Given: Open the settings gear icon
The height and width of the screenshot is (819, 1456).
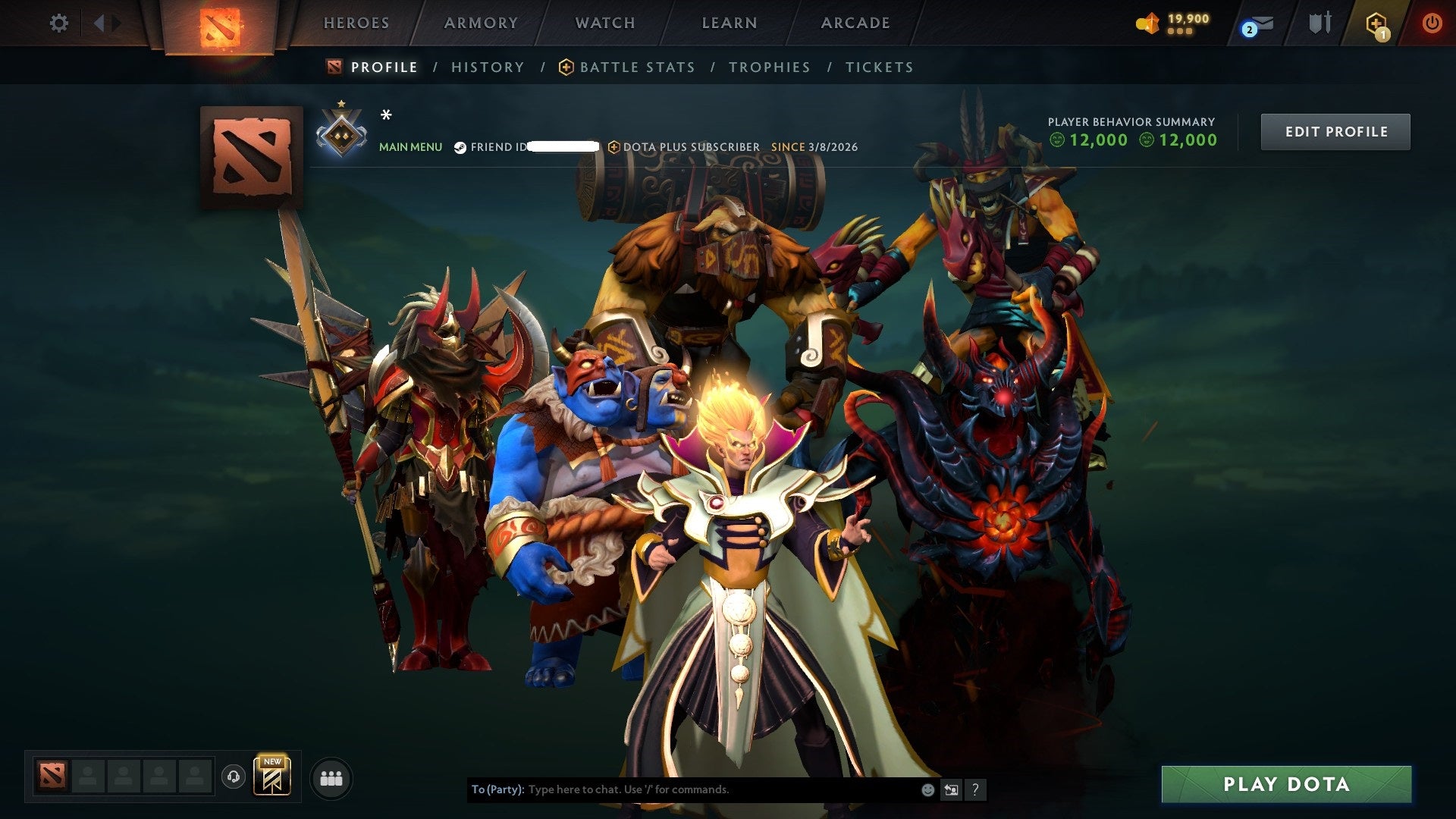Looking at the screenshot, I should pos(59,23).
